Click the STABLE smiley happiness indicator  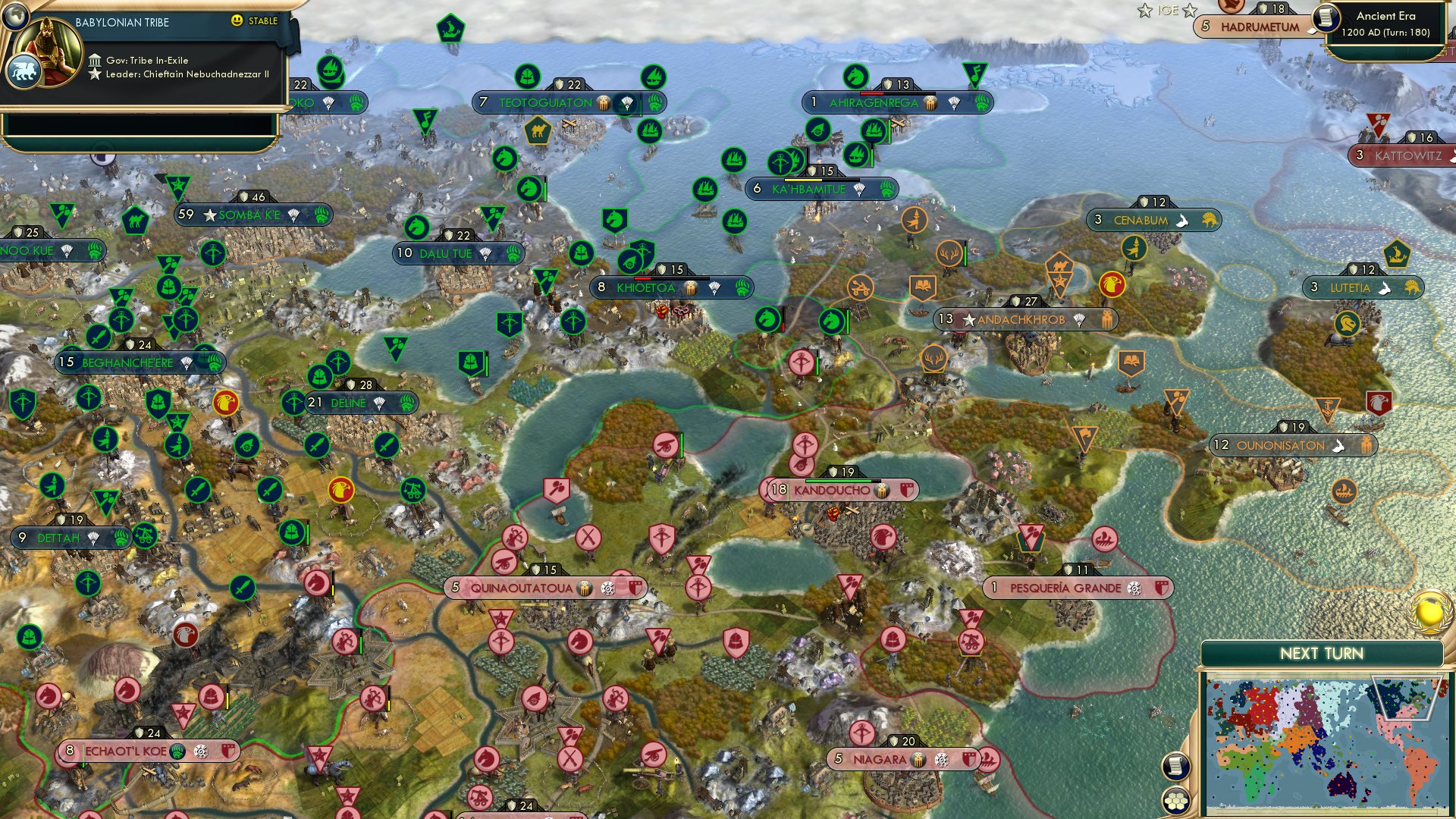click(x=237, y=21)
